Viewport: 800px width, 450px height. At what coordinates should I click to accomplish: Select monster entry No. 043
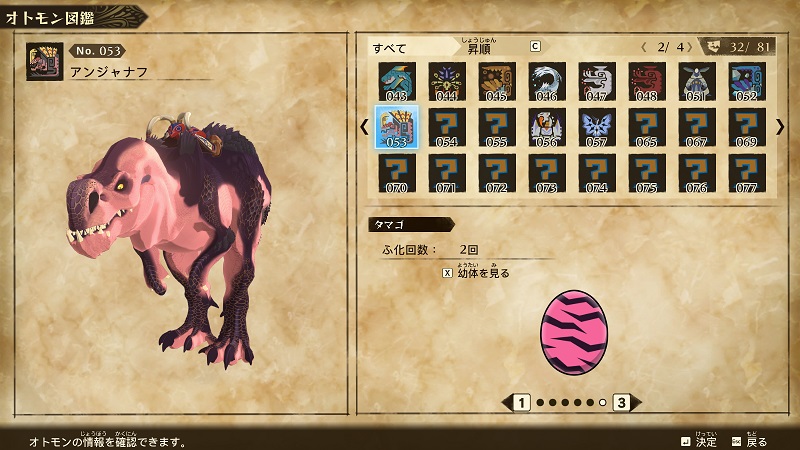point(395,82)
